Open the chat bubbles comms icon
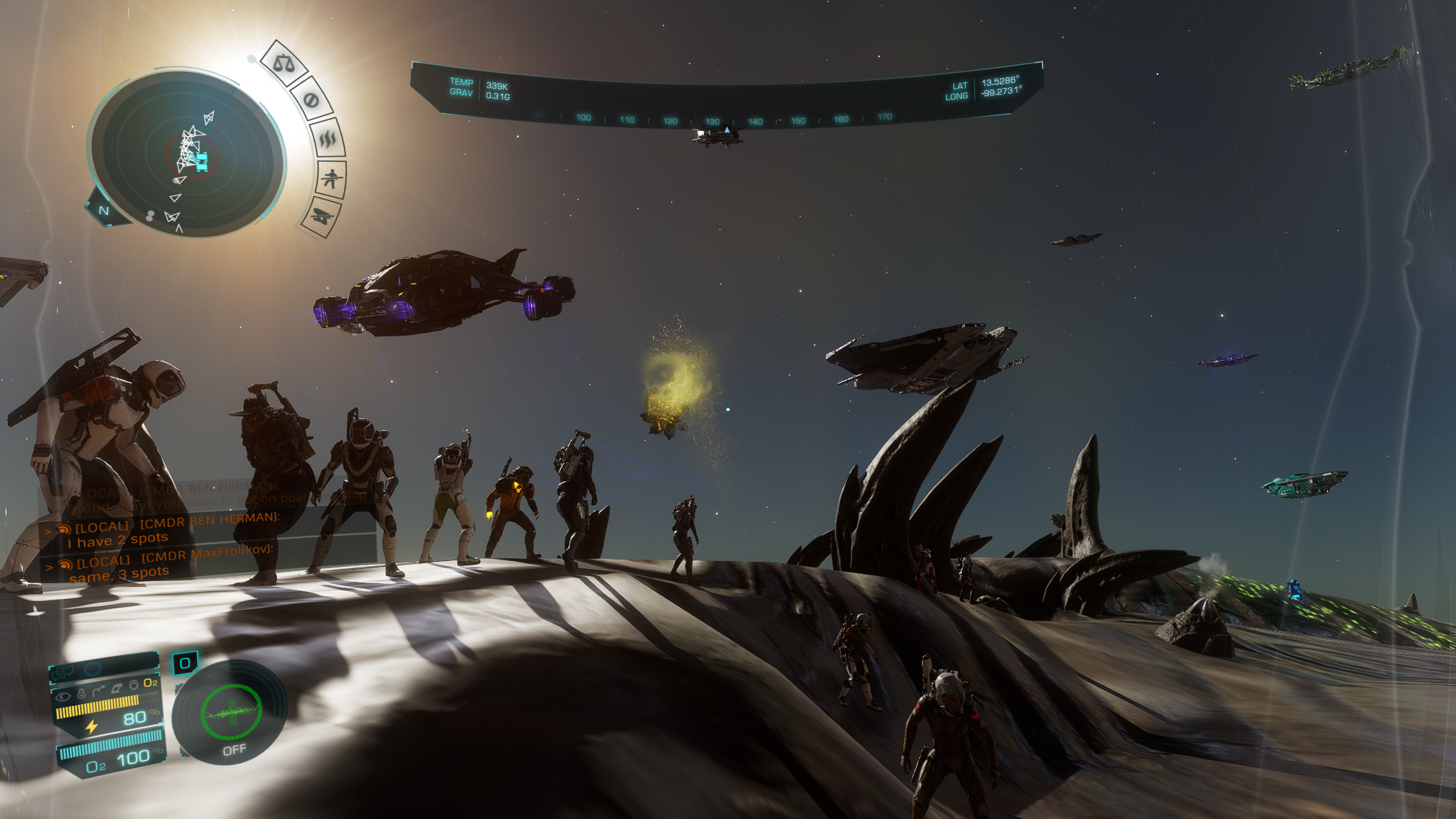The height and width of the screenshot is (819, 1456). click(61, 673)
